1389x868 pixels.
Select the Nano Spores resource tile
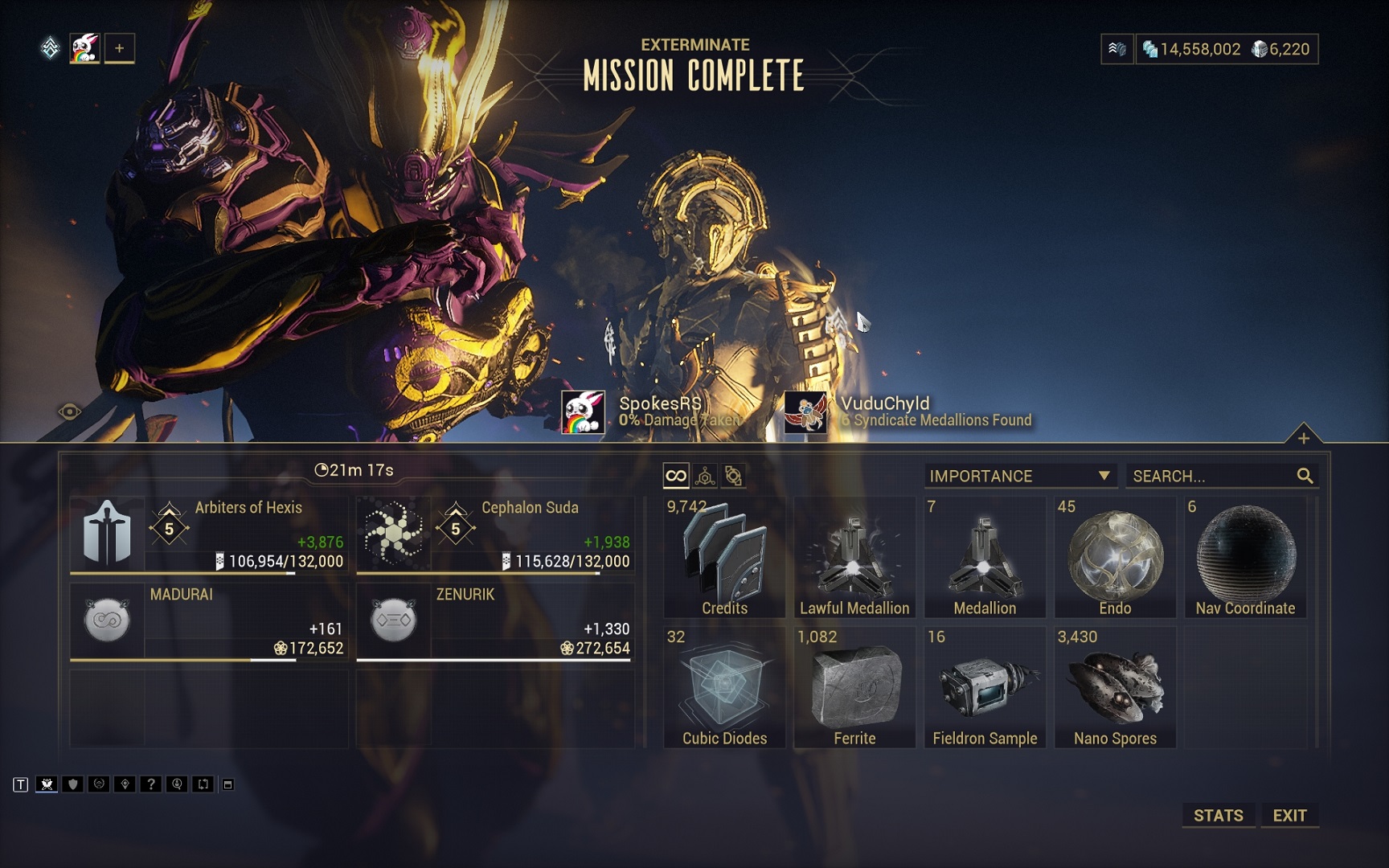coord(1115,688)
